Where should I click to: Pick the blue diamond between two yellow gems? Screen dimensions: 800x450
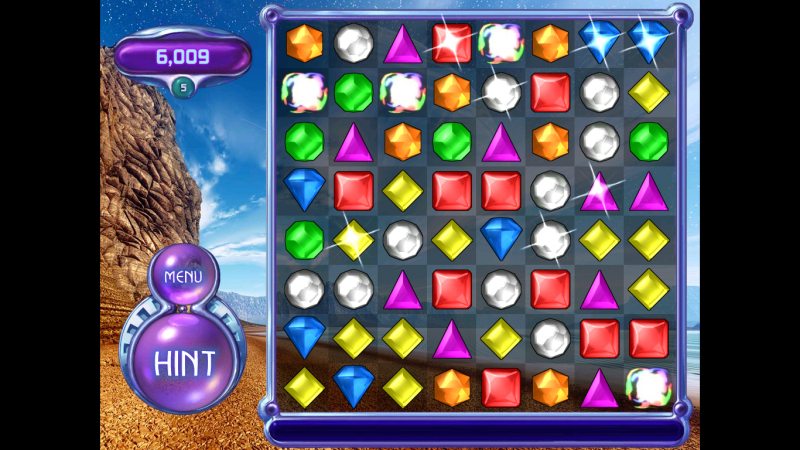point(353,387)
